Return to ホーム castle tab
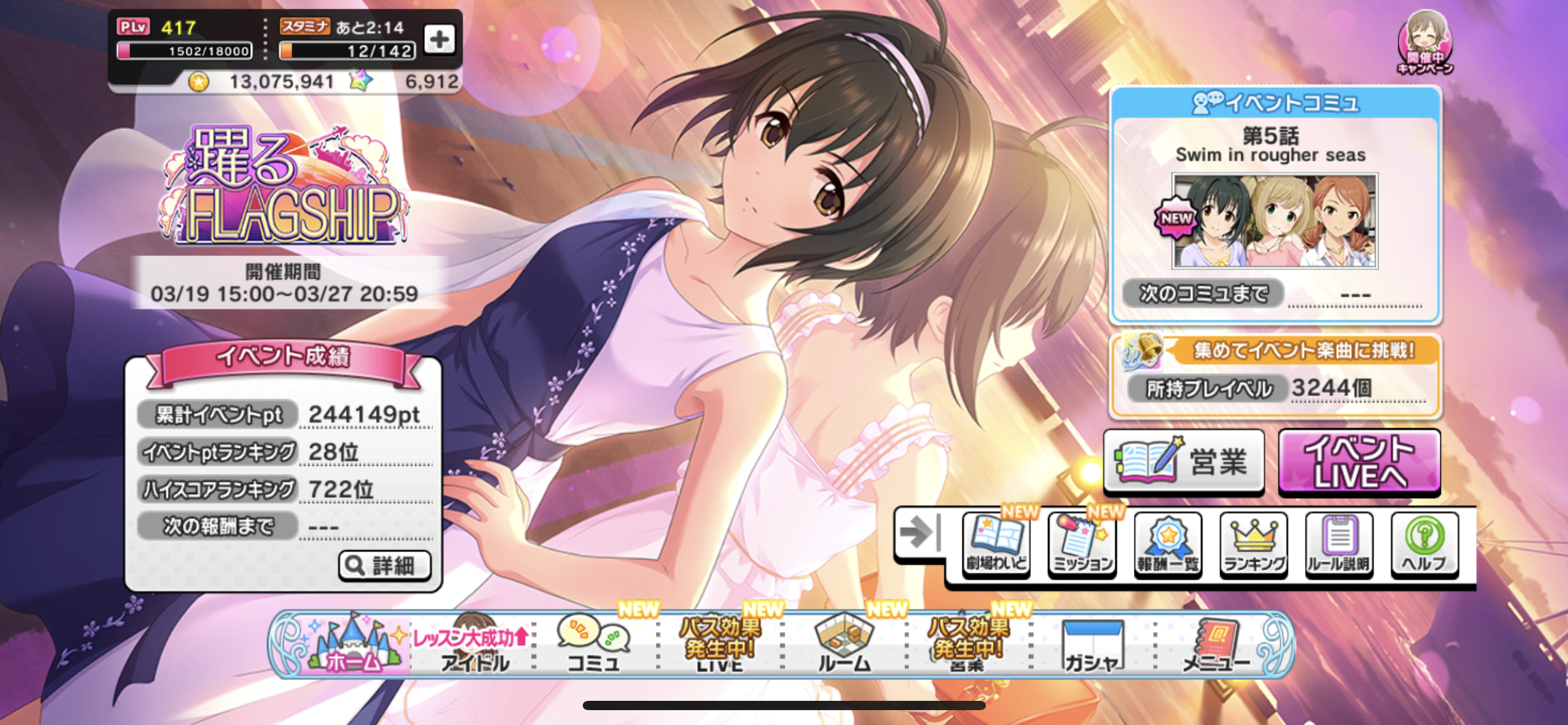The image size is (1568, 725). point(353,644)
